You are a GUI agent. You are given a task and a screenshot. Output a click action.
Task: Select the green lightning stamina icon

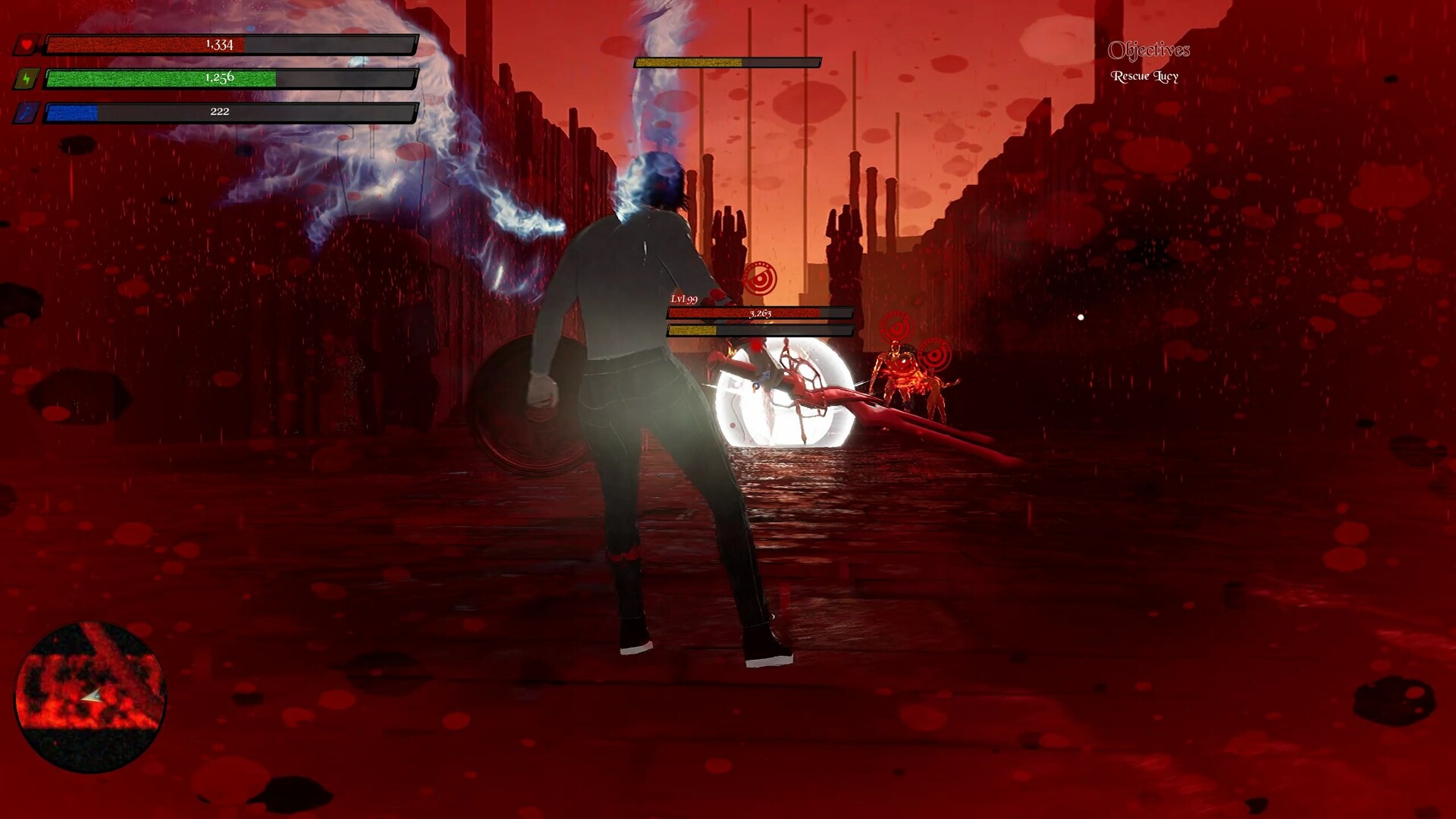tap(27, 78)
